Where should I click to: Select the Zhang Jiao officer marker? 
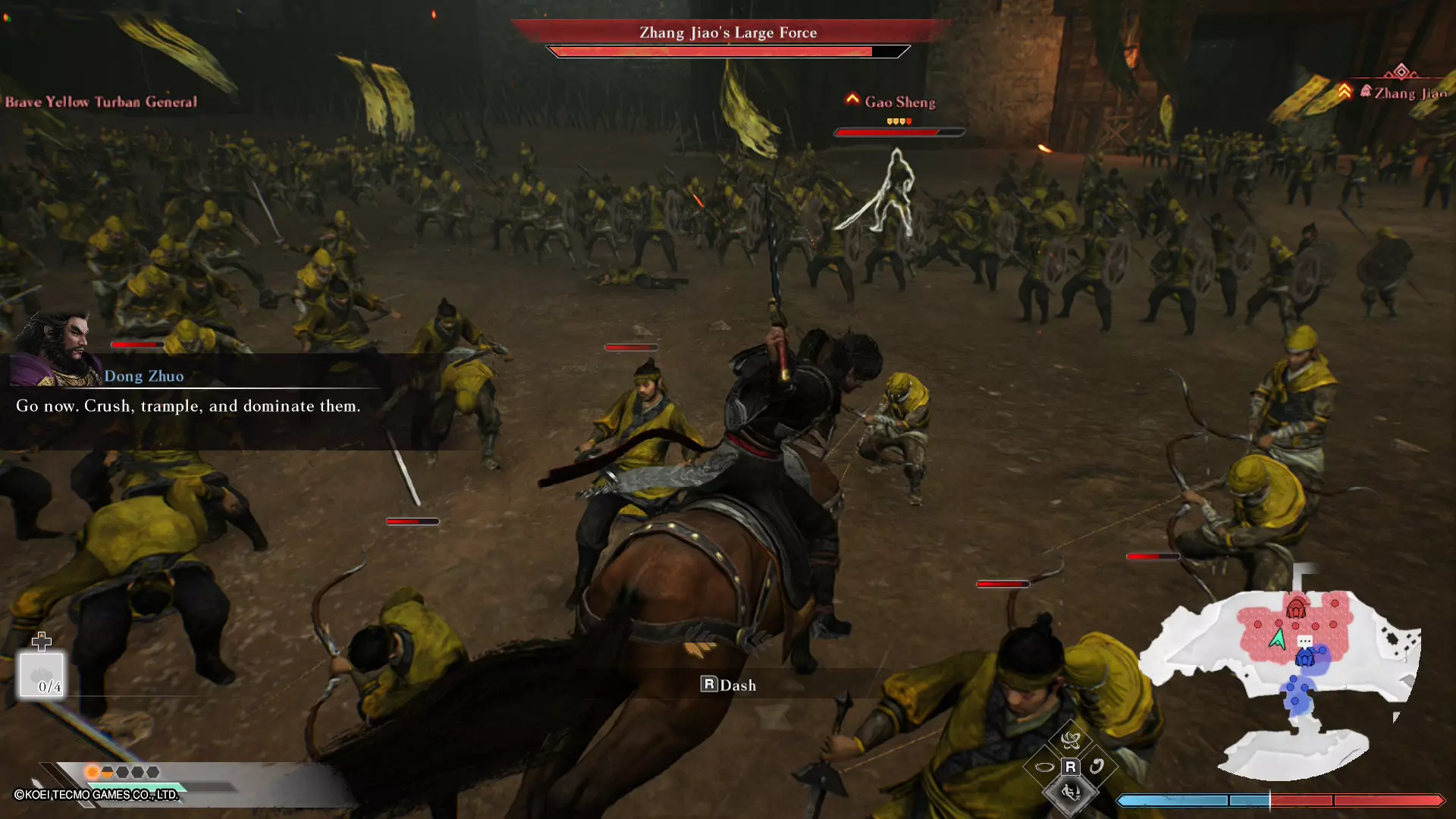(1401, 93)
